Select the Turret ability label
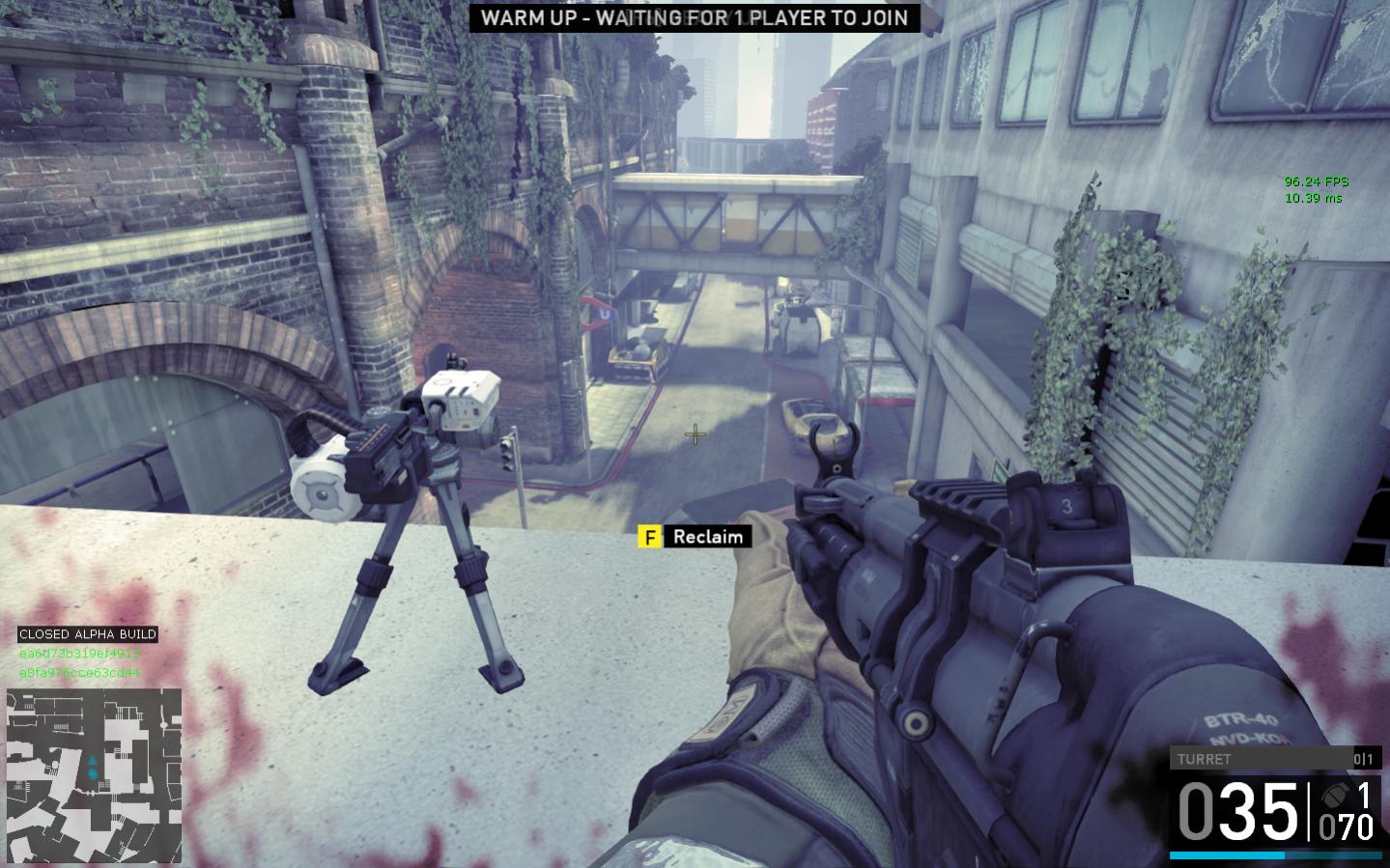Screen dimensions: 1390x868 (1205, 759)
